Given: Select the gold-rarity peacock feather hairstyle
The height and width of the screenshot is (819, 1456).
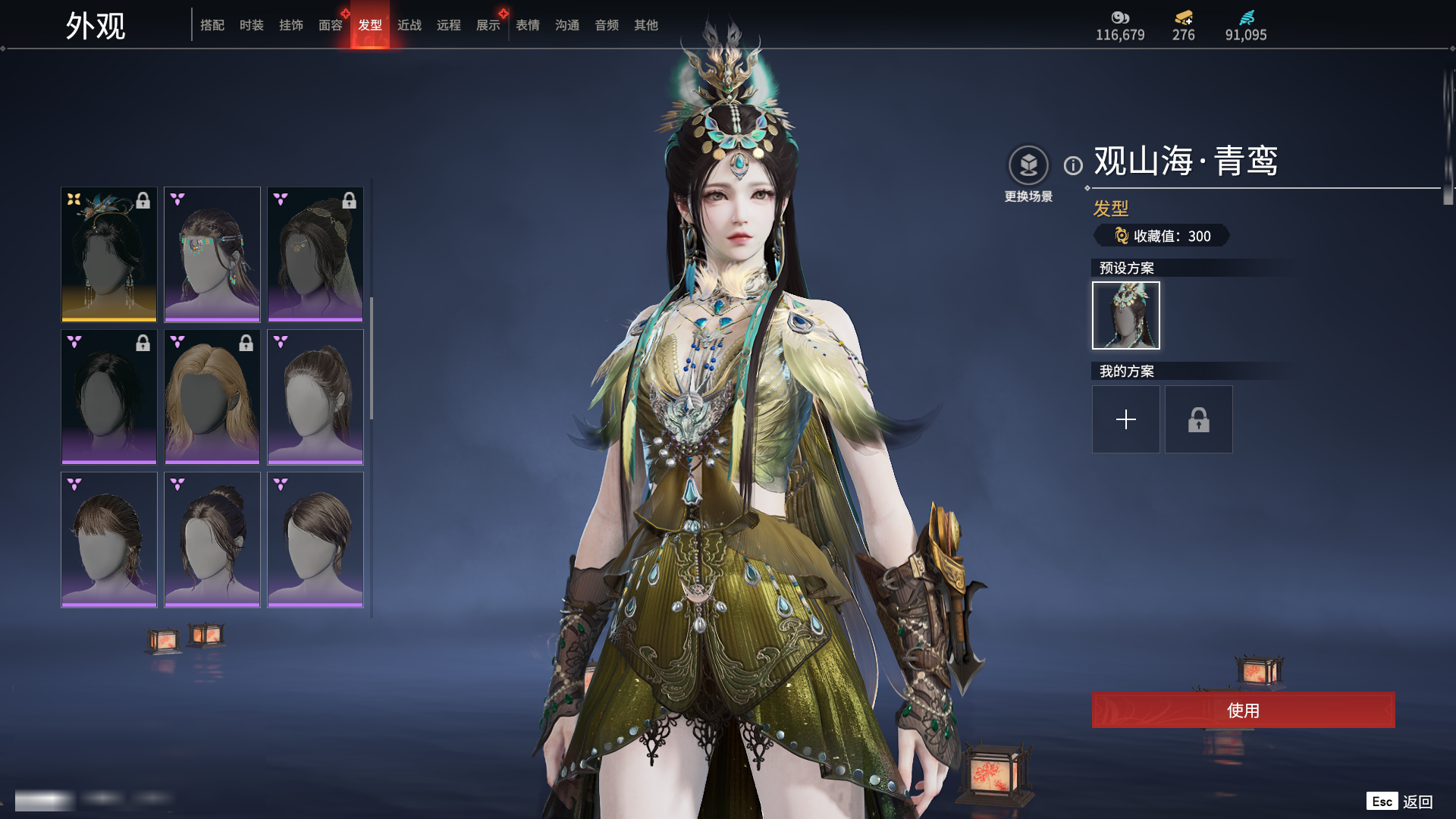Looking at the screenshot, I should 109,254.
